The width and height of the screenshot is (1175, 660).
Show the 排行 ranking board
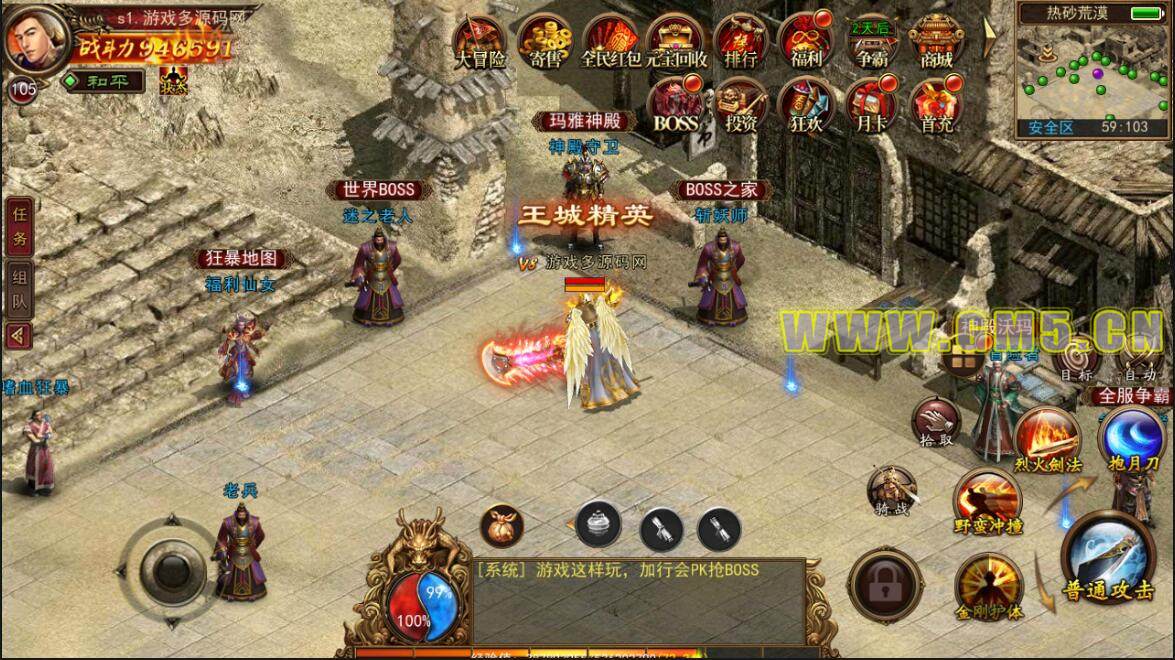click(x=741, y=41)
